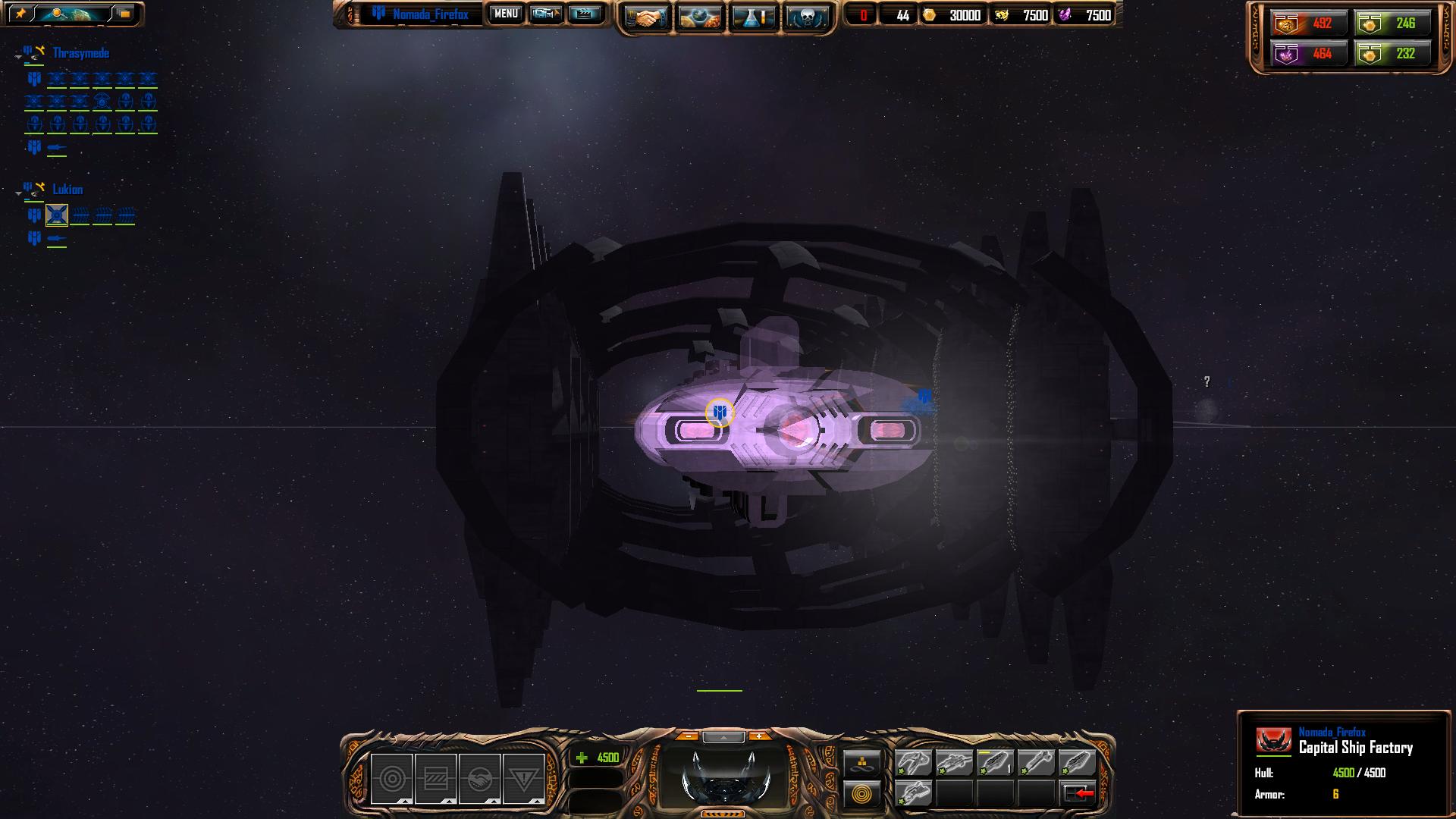
Task: Queue the capital ship with count 1
Action: point(995,762)
